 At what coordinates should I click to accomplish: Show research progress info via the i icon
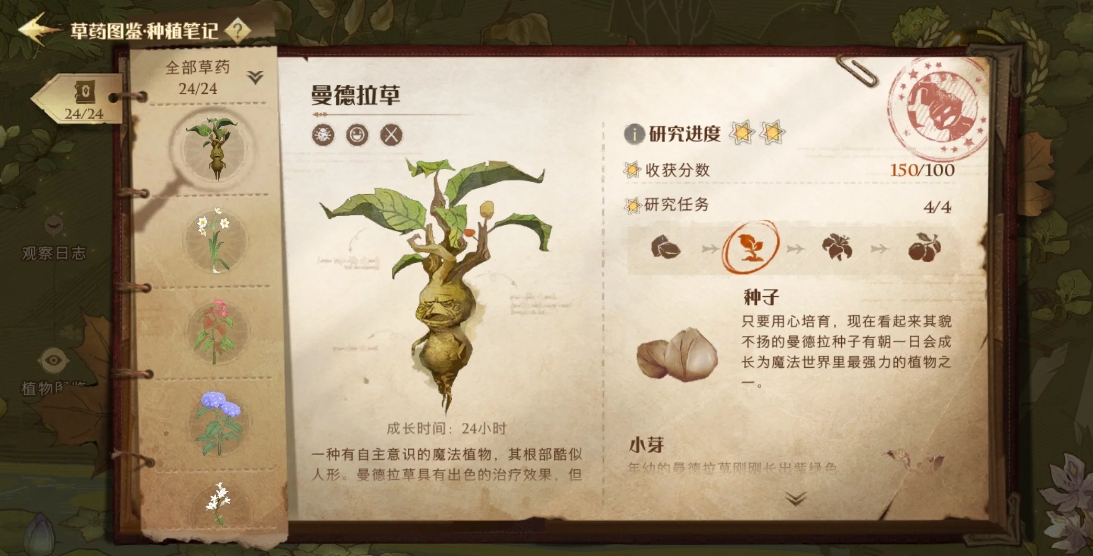click(x=634, y=134)
